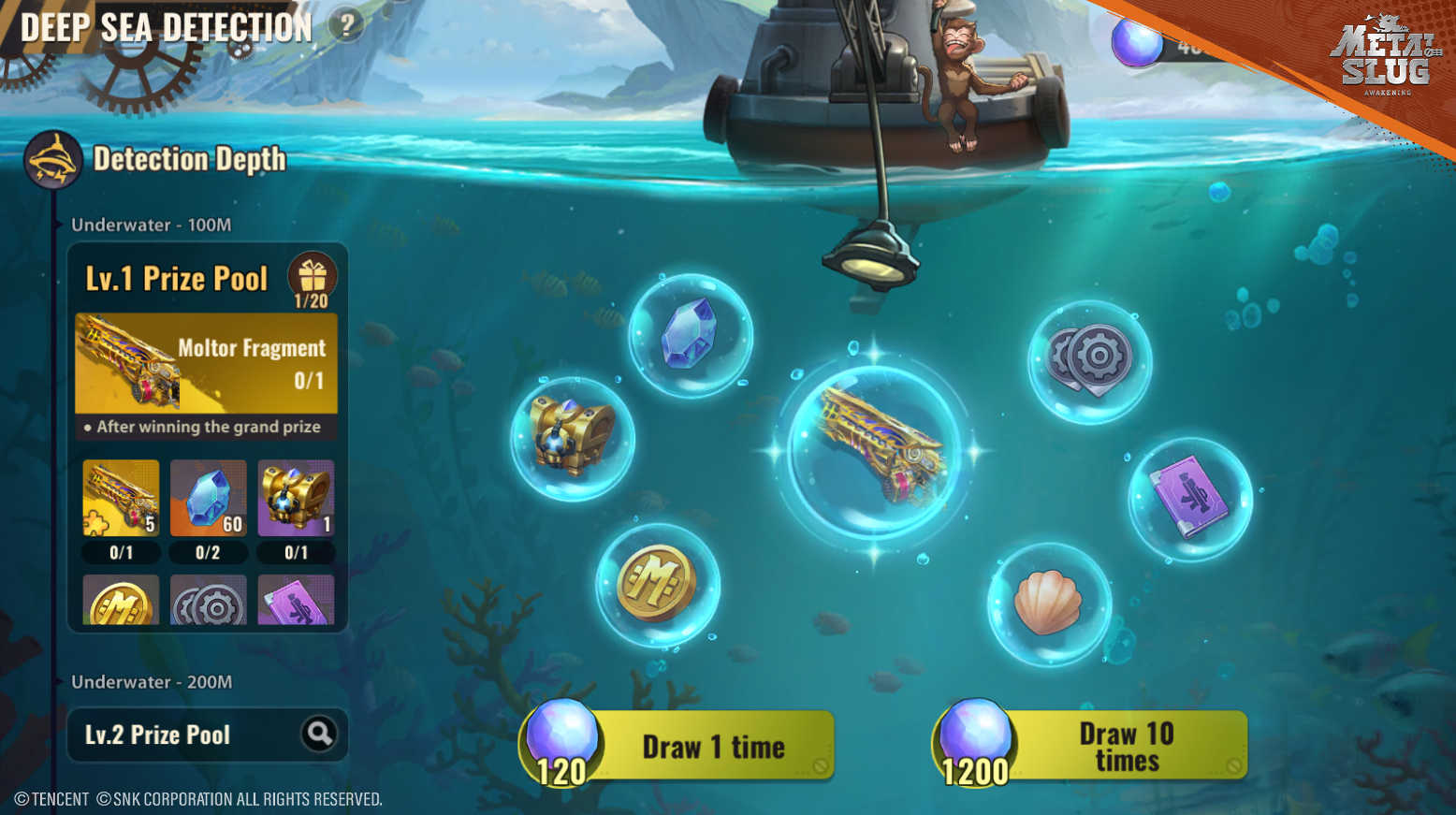
Task: Select the golden chest reward slot
Action: coord(296,498)
